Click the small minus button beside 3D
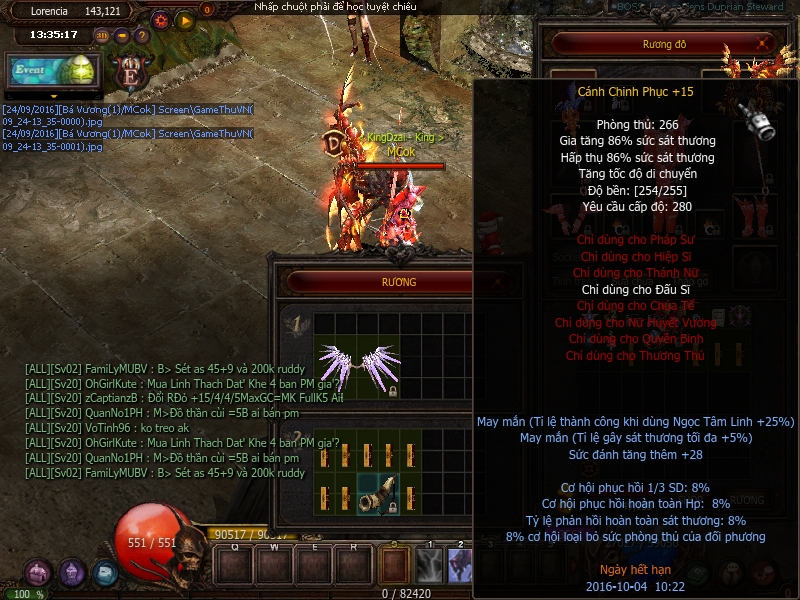 point(121,36)
